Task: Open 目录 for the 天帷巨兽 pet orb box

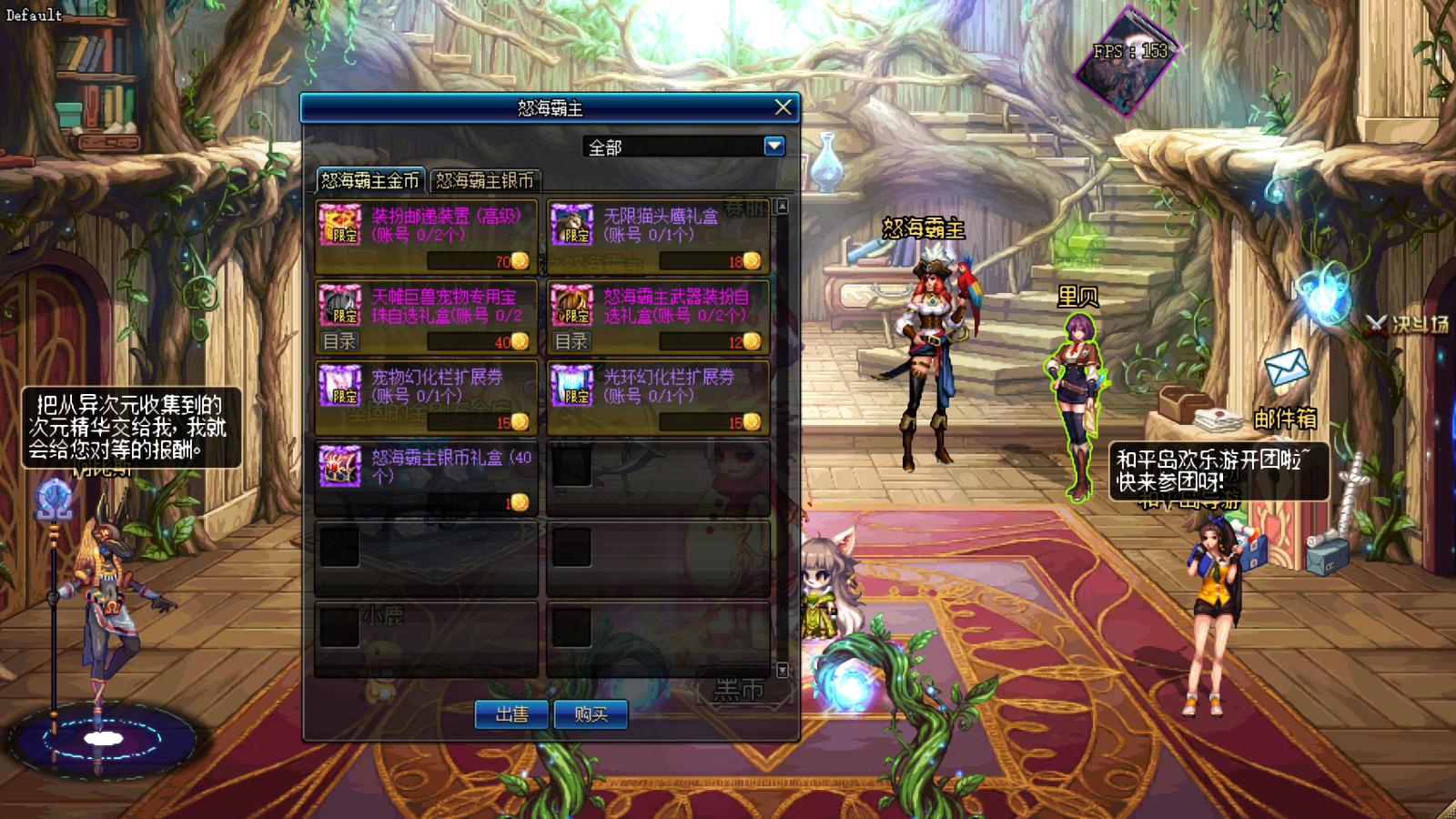Action: pyautogui.click(x=339, y=341)
